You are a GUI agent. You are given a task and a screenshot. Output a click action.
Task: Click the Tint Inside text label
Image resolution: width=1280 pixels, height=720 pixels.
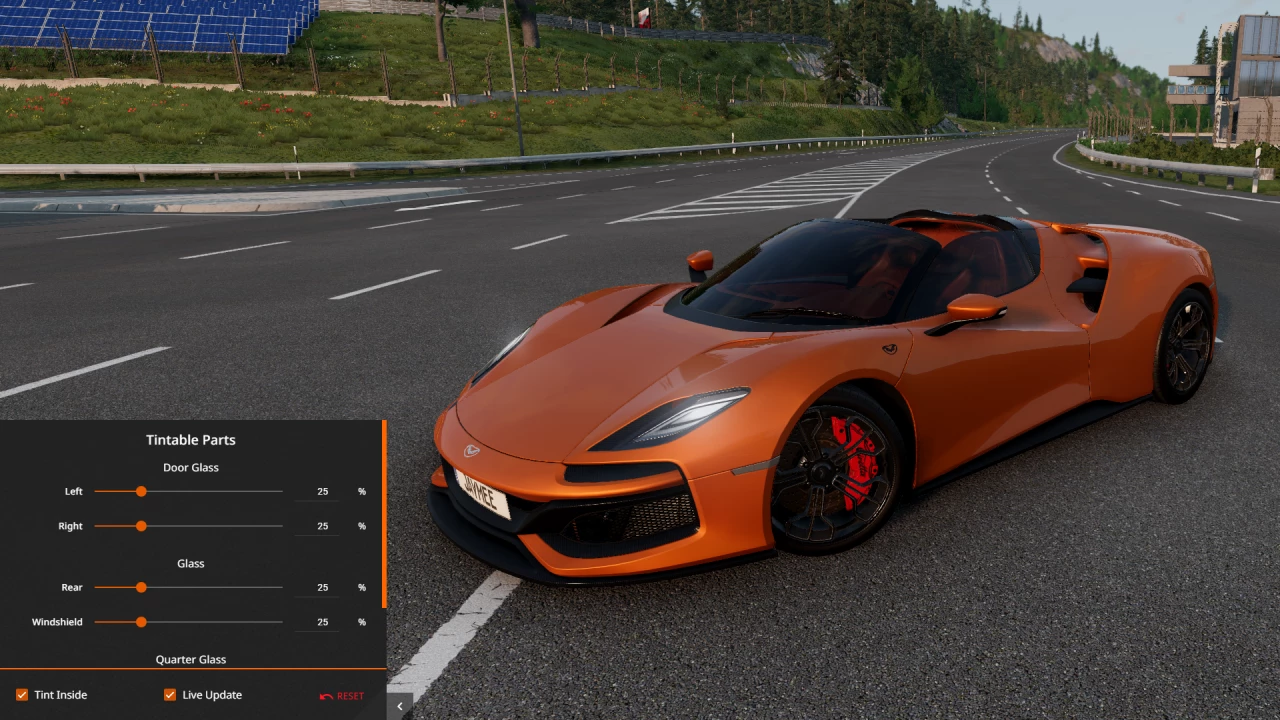pos(61,694)
